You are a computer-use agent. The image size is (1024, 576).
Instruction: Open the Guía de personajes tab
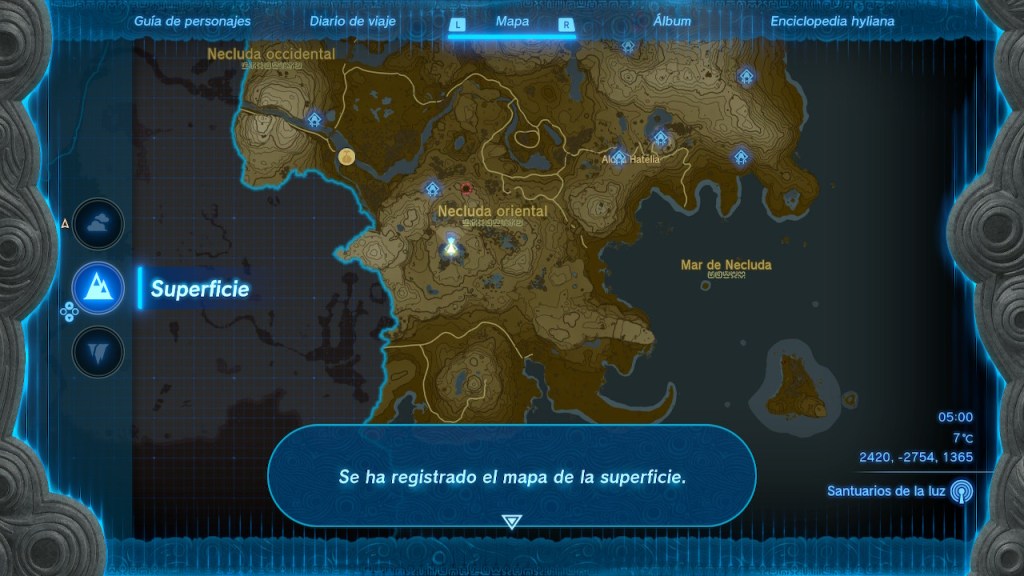[193, 21]
